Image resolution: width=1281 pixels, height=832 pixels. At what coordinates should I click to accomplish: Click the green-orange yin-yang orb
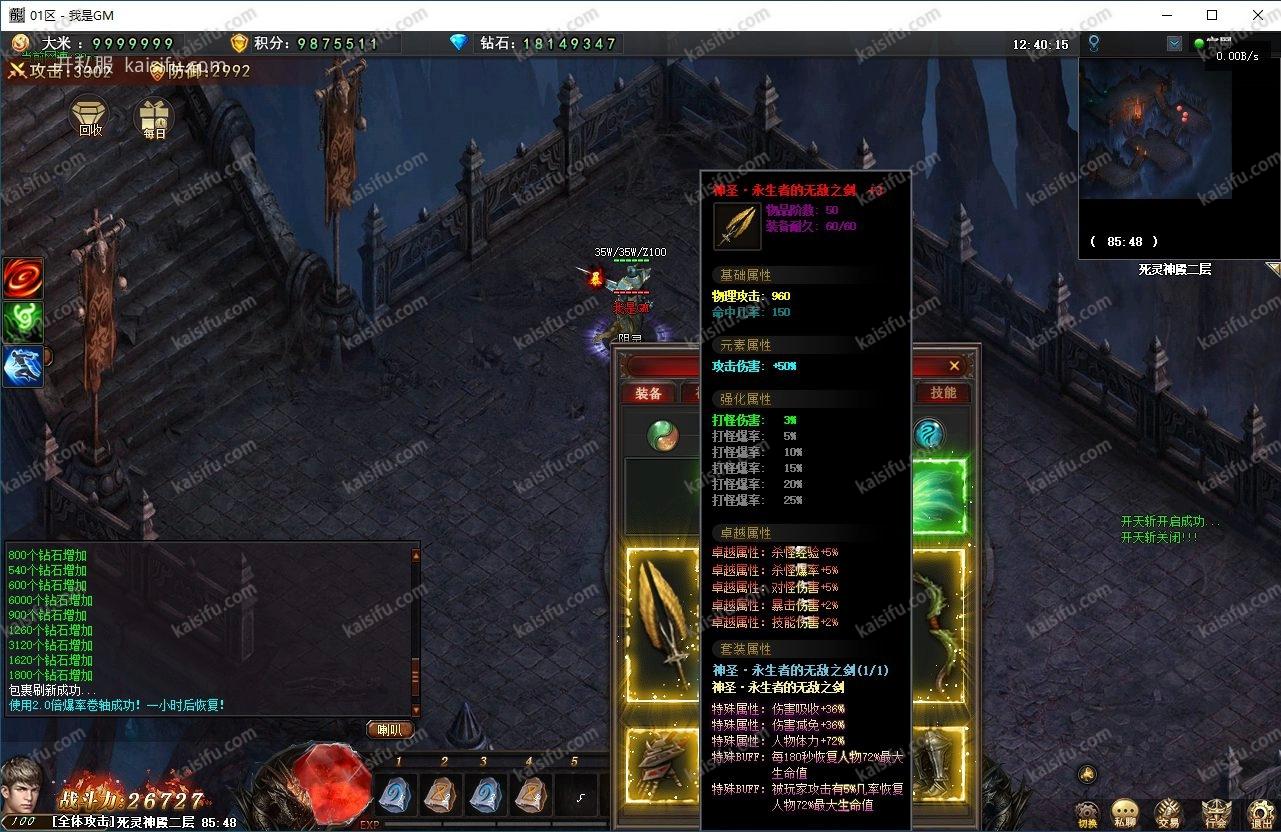(662, 435)
